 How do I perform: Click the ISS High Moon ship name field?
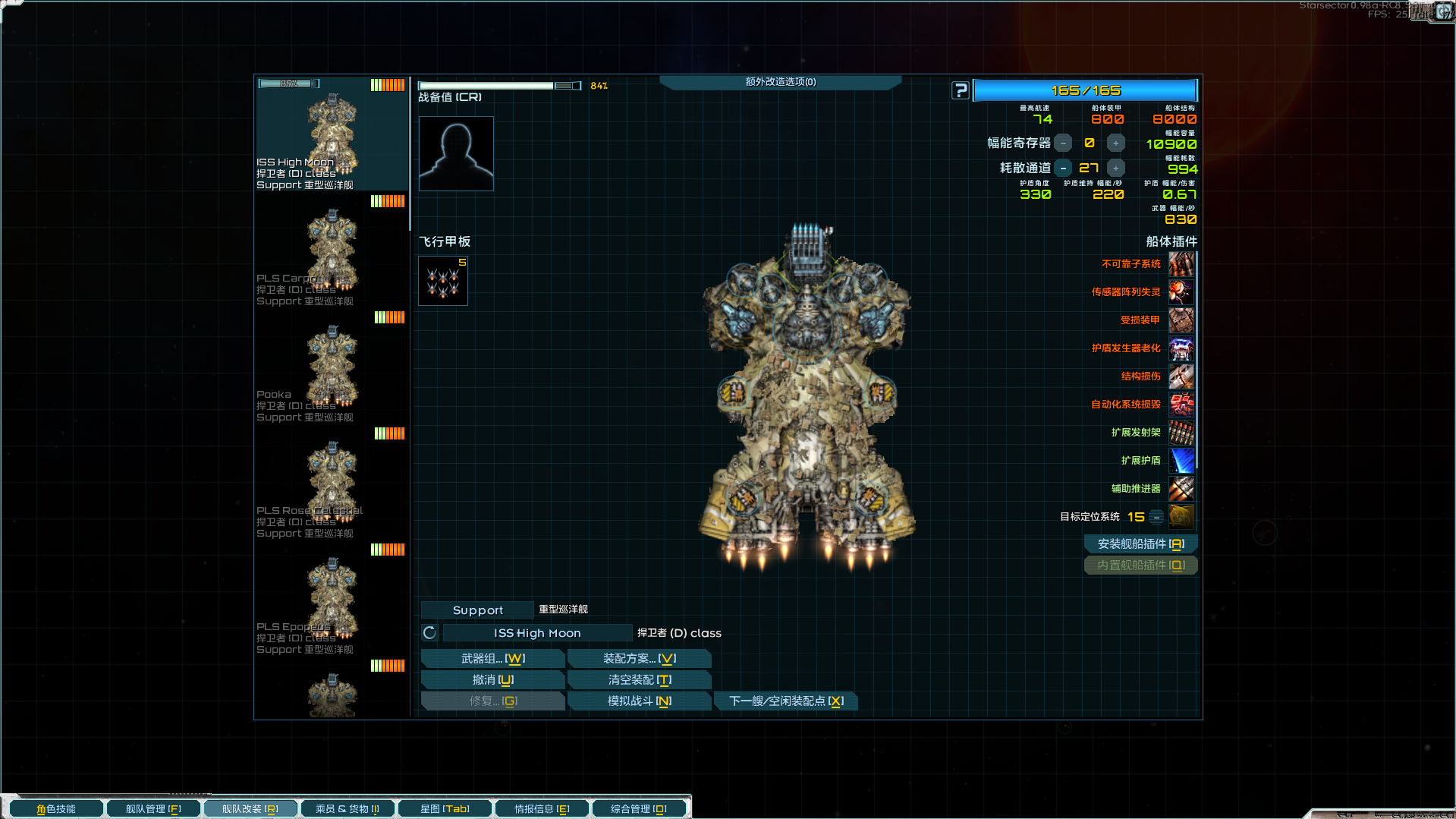537,633
